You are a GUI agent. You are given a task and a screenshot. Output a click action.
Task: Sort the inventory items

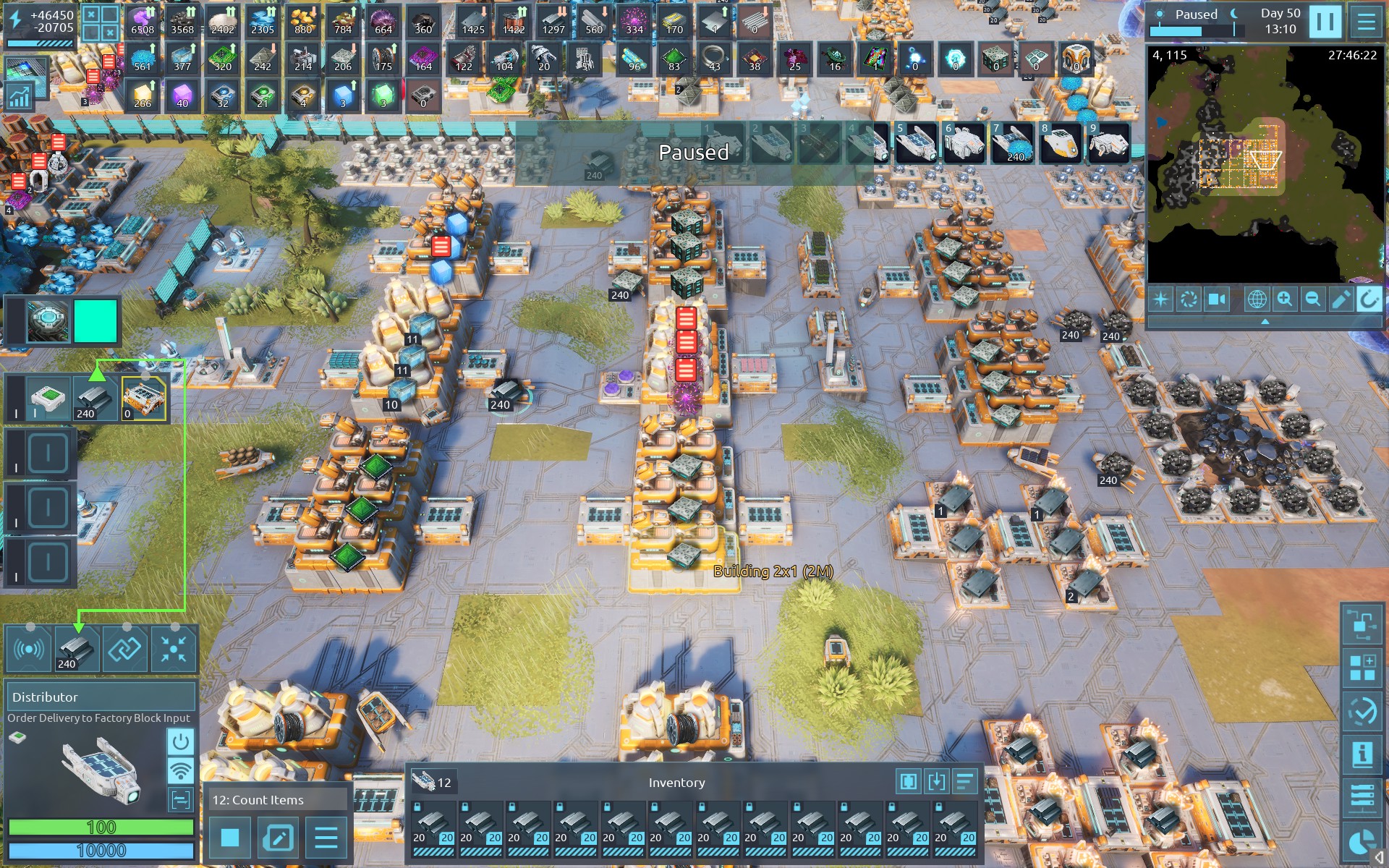pos(964,781)
